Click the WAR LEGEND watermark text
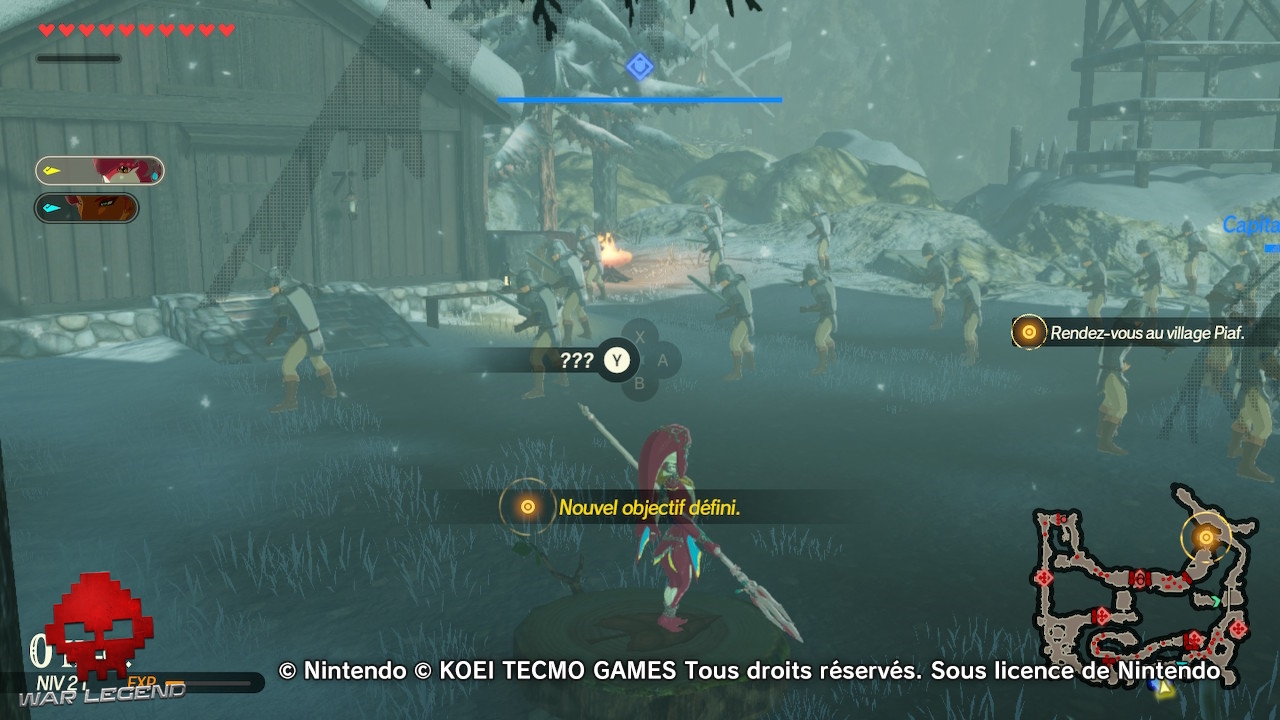1280x720 pixels. coord(100,694)
